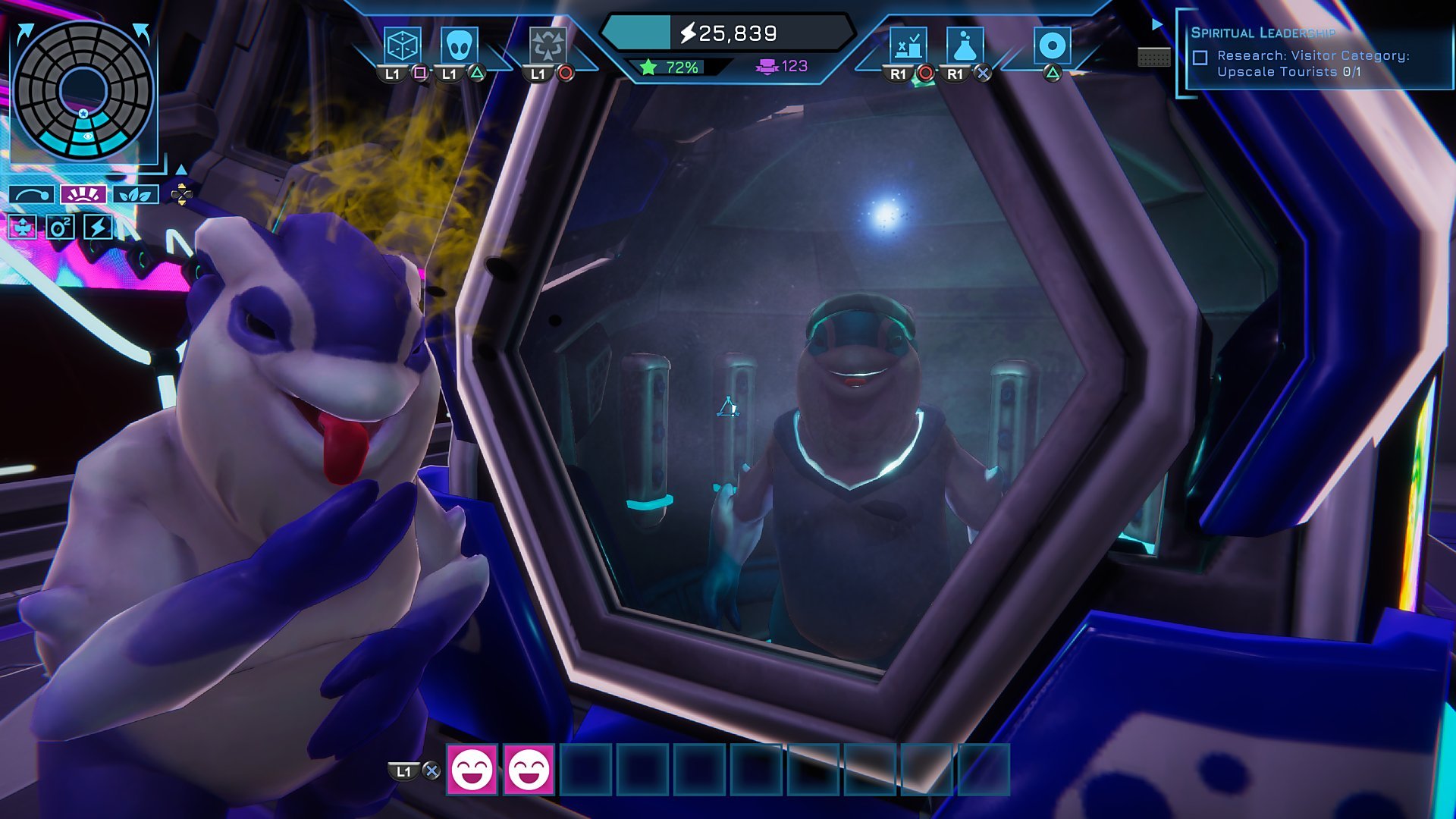
Task: Select the first pink smiley face slot
Action: [x=472, y=770]
